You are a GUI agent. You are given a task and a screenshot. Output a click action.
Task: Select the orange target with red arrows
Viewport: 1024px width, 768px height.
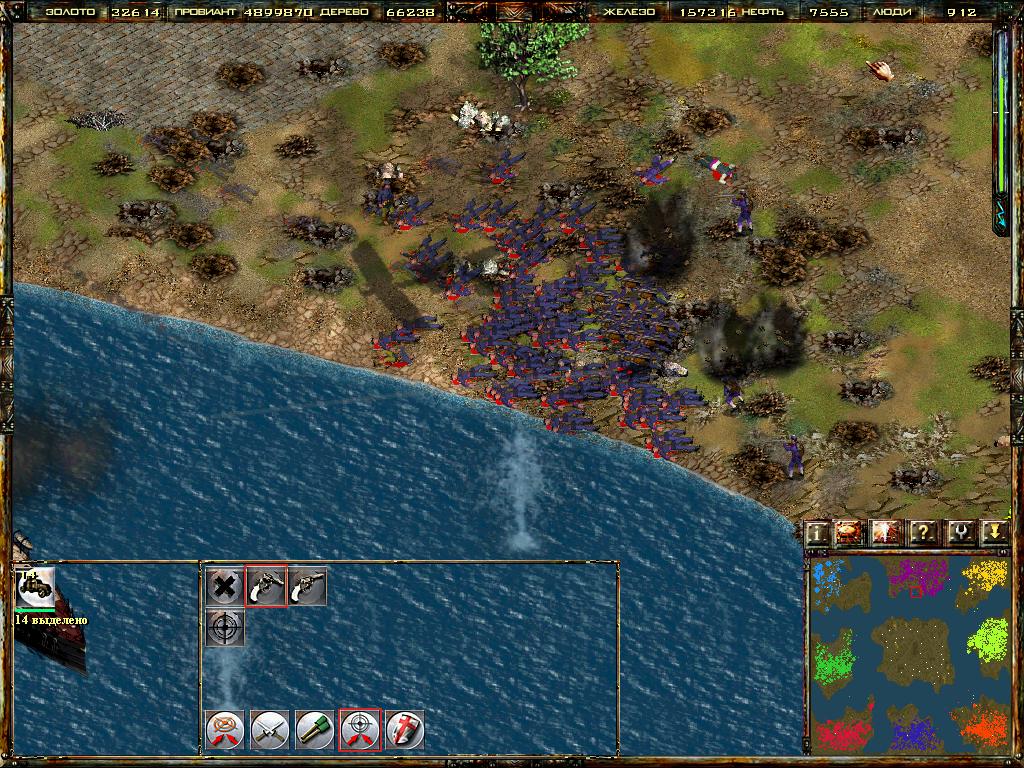(x=225, y=729)
